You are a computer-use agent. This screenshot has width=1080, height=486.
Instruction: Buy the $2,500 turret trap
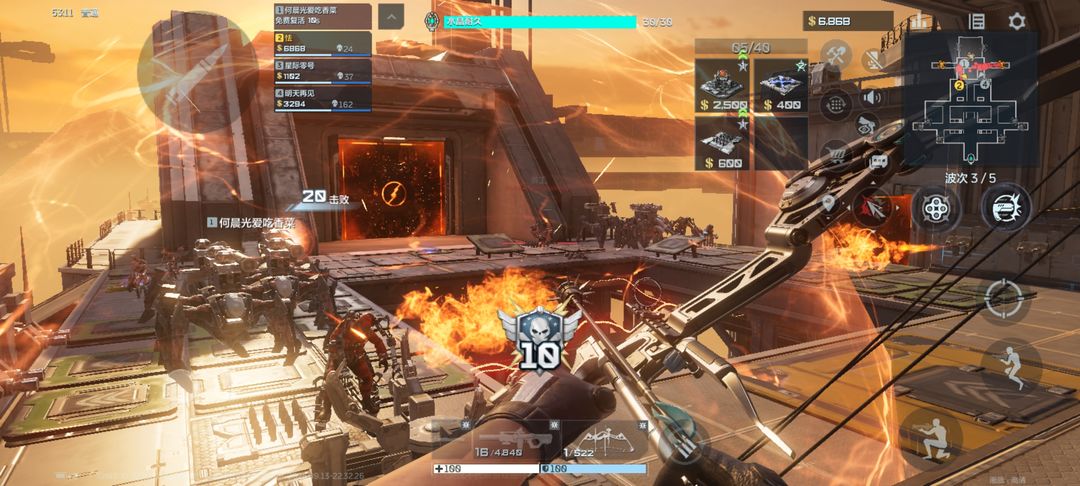pos(724,84)
